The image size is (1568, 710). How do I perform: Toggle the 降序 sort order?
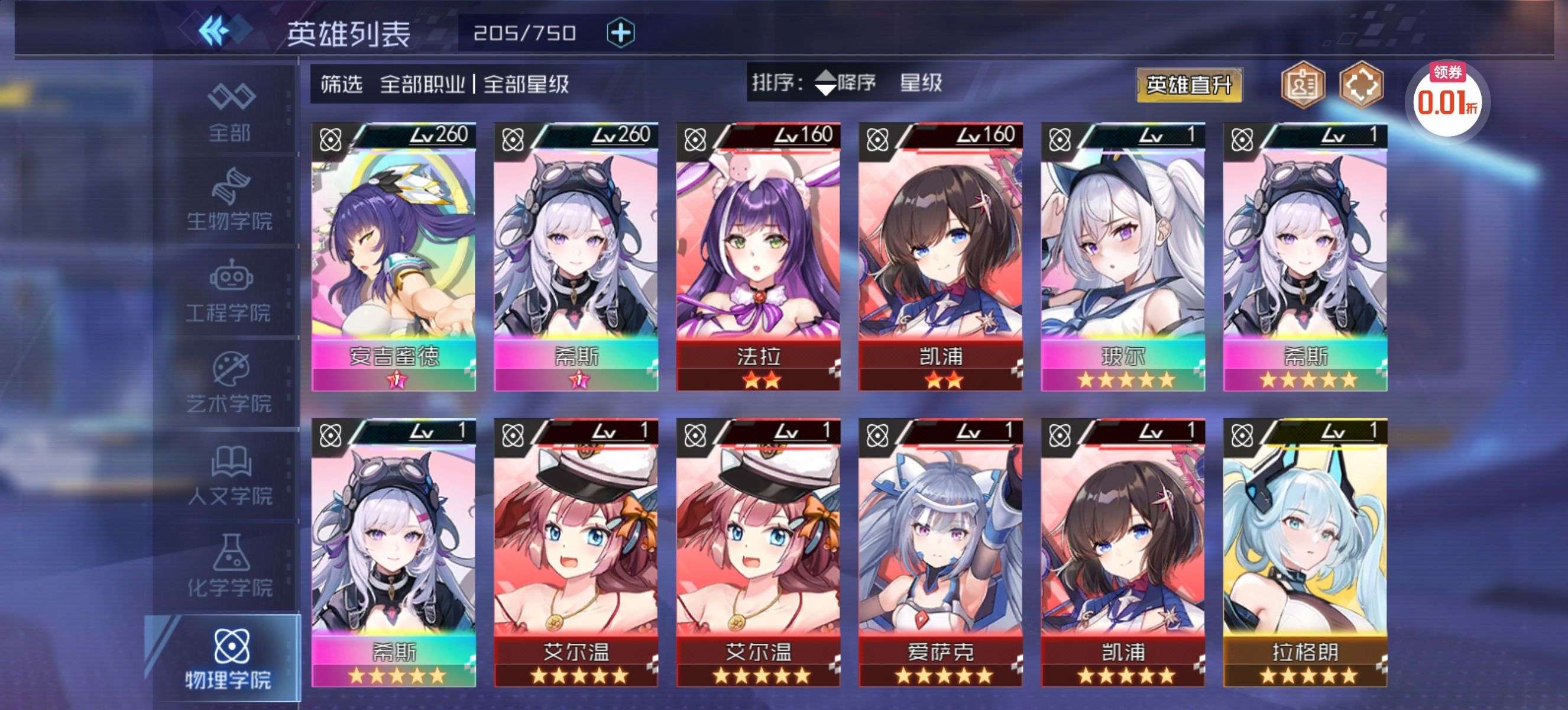(x=845, y=82)
